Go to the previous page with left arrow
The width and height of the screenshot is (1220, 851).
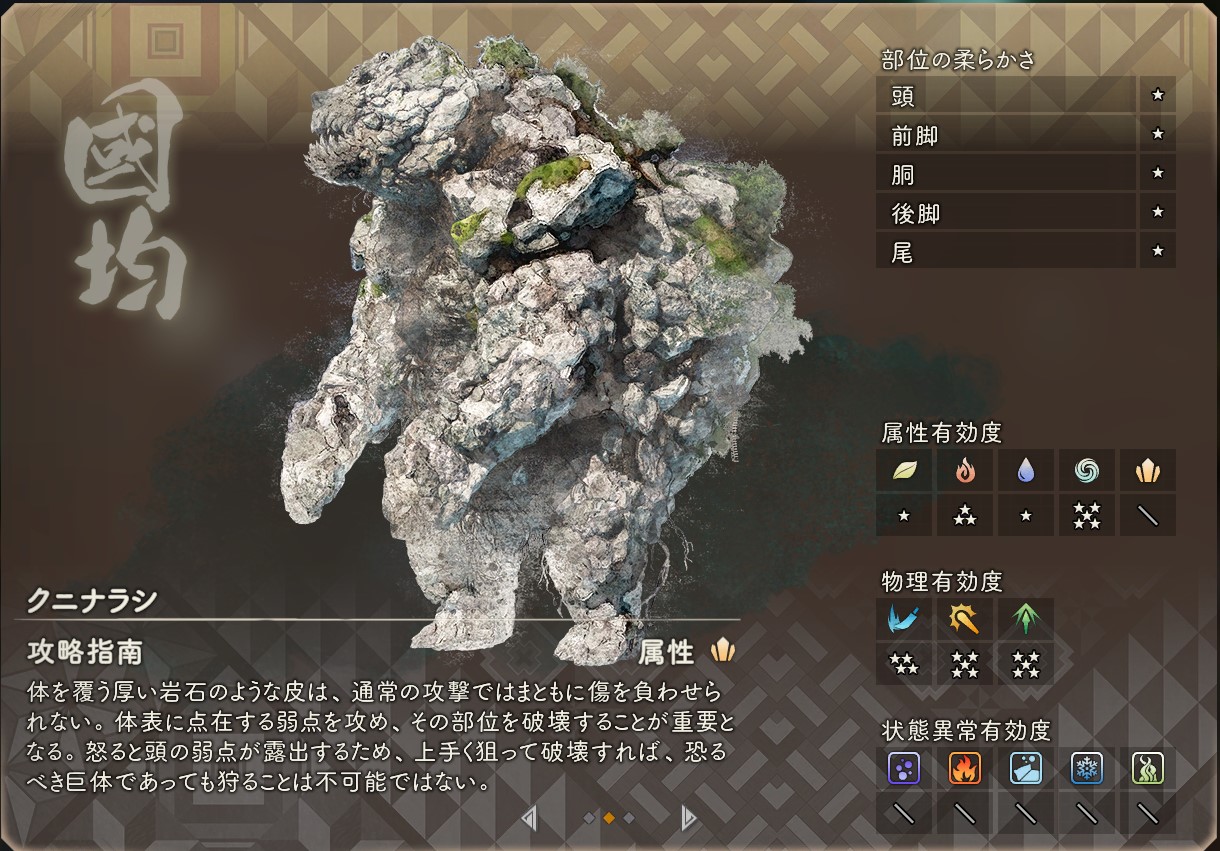(x=529, y=818)
